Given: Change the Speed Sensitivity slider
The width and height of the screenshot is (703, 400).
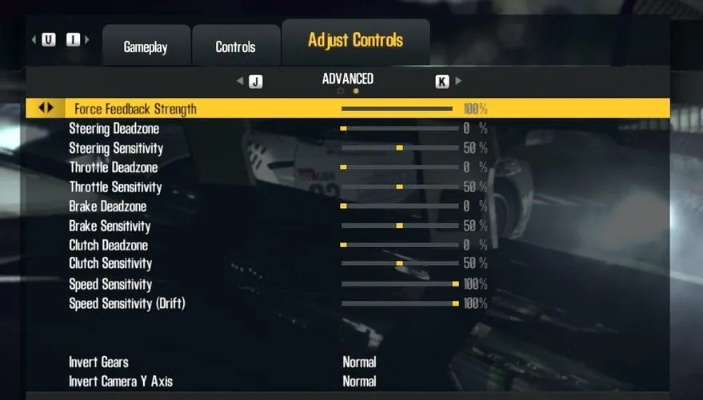Looking at the screenshot, I should [398, 284].
